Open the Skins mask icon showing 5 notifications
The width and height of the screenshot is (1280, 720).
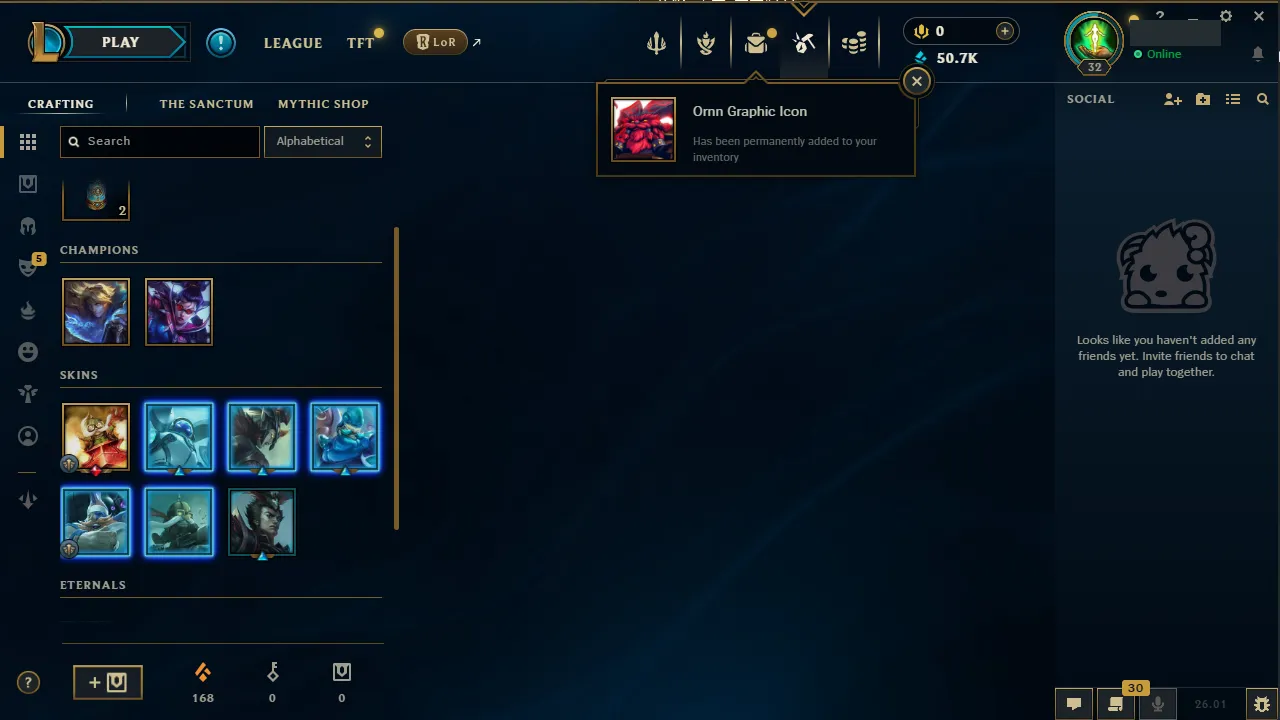[28, 265]
